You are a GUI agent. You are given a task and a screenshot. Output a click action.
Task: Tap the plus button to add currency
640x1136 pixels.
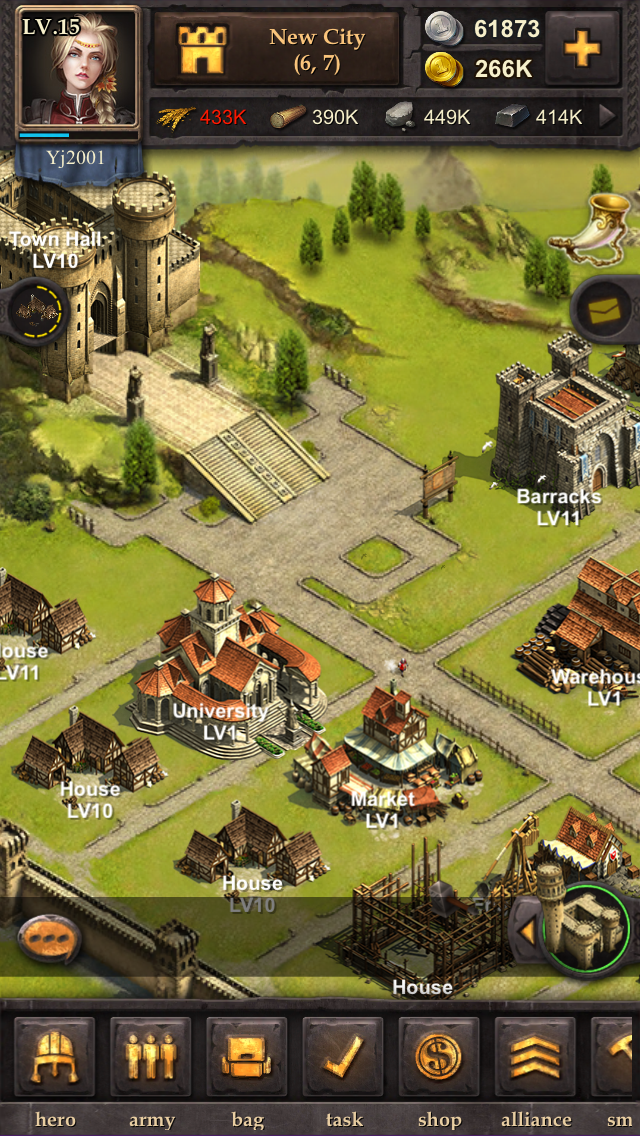click(583, 48)
